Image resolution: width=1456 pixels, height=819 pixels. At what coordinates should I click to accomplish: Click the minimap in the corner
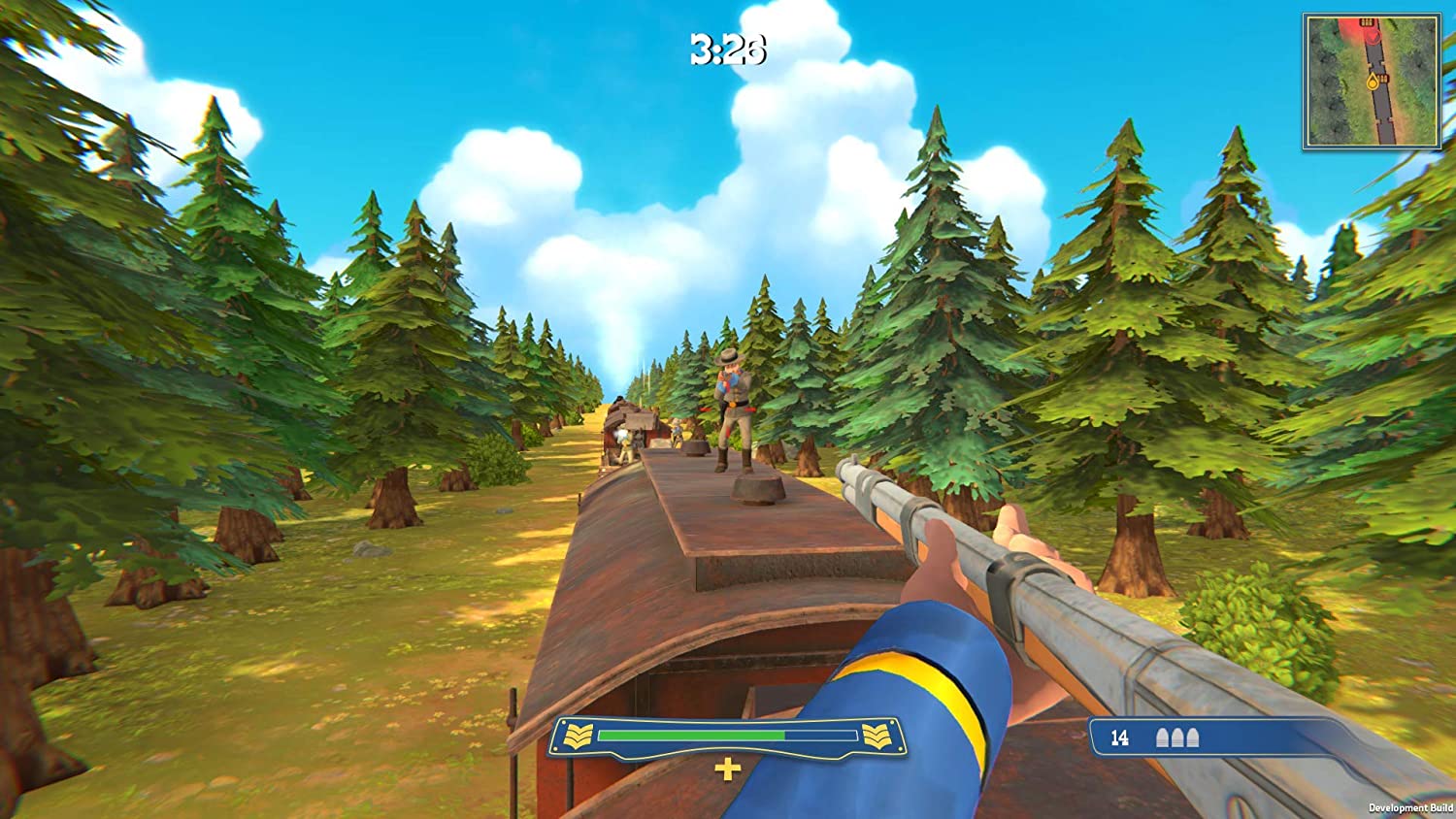pos(1372,82)
